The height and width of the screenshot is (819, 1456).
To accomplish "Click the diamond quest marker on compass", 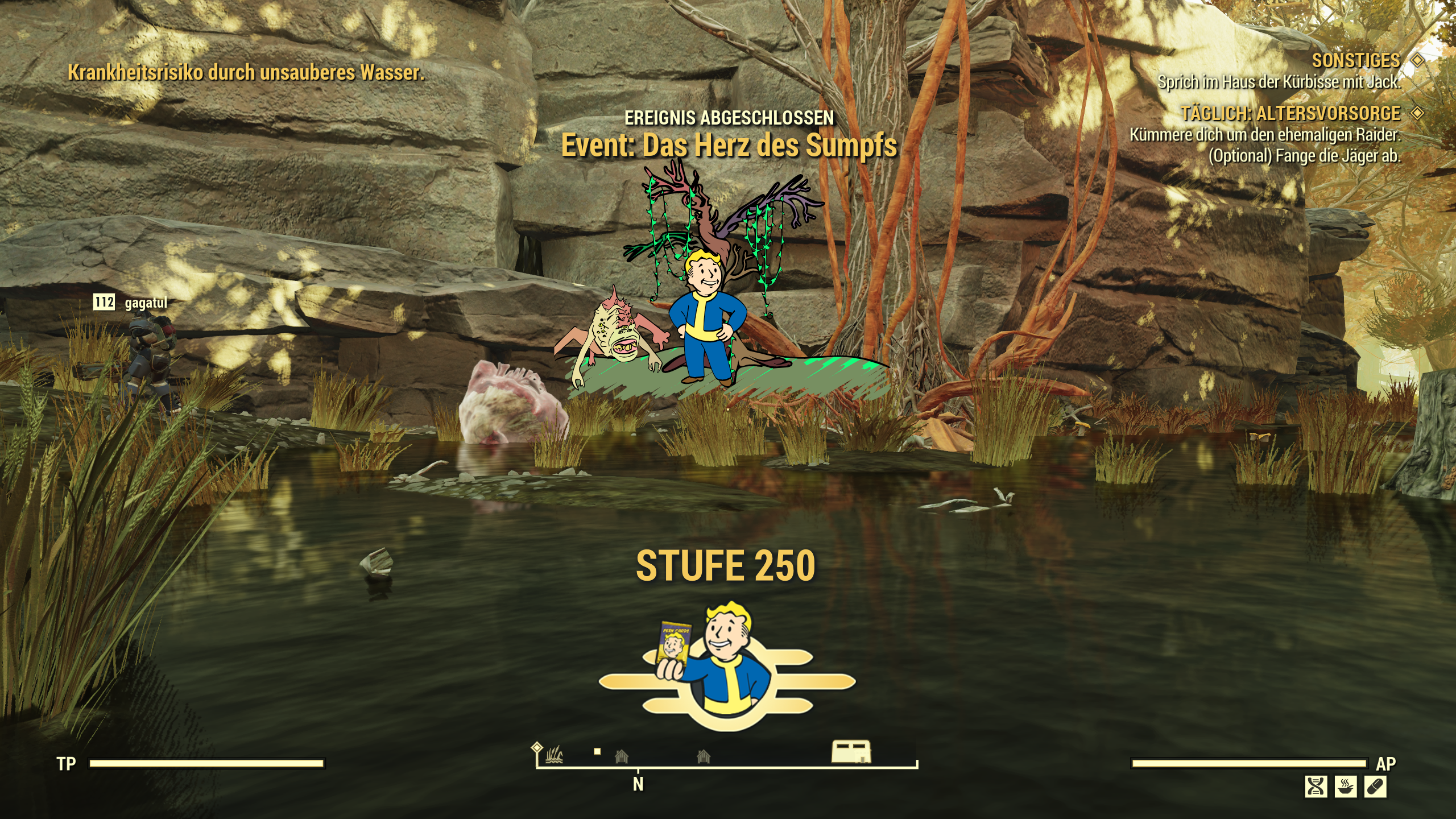I will pos(537,747).
